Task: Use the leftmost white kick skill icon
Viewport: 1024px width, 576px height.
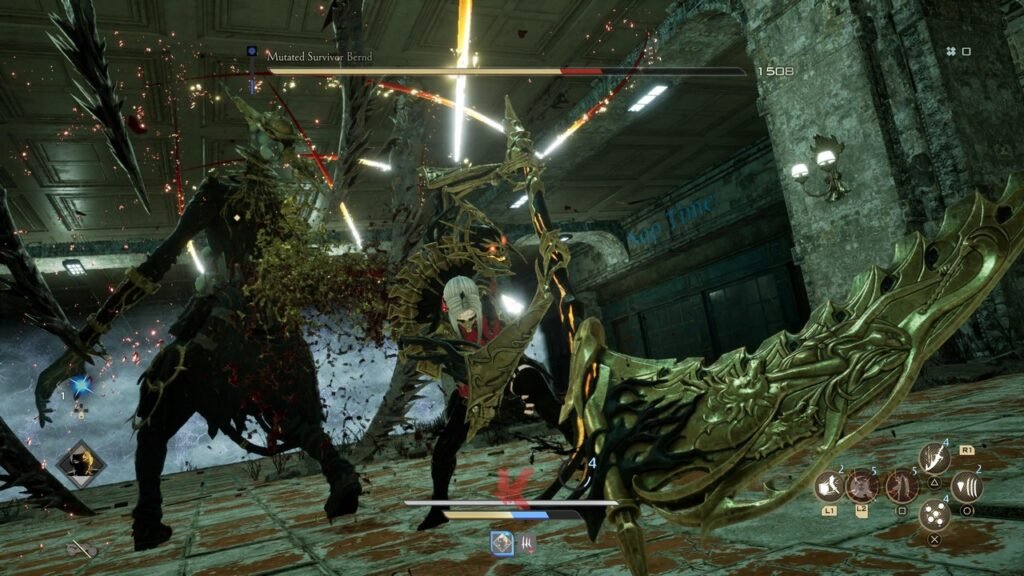Action: tap(829, 487)
